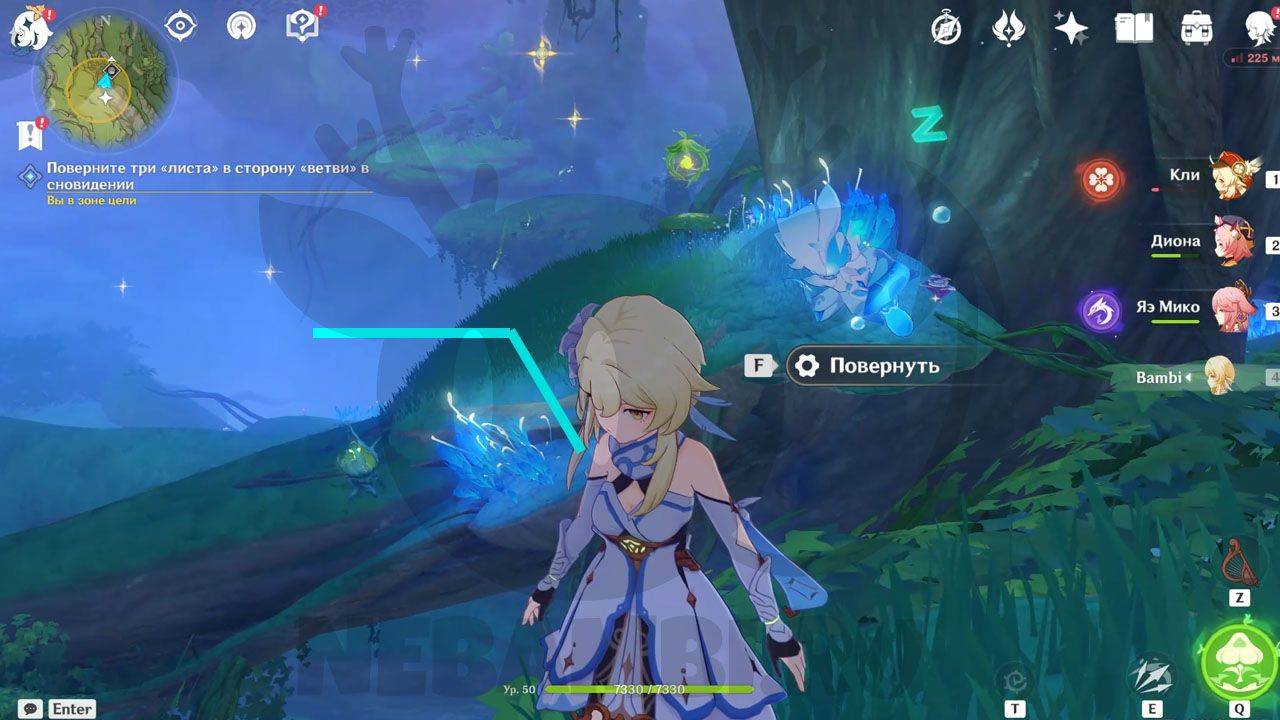Image resolution: width=1280 pixels, height=720 pixels.
Task: Open the character profile head icon
Action: pyautogui.click(x=1258, y=29)
